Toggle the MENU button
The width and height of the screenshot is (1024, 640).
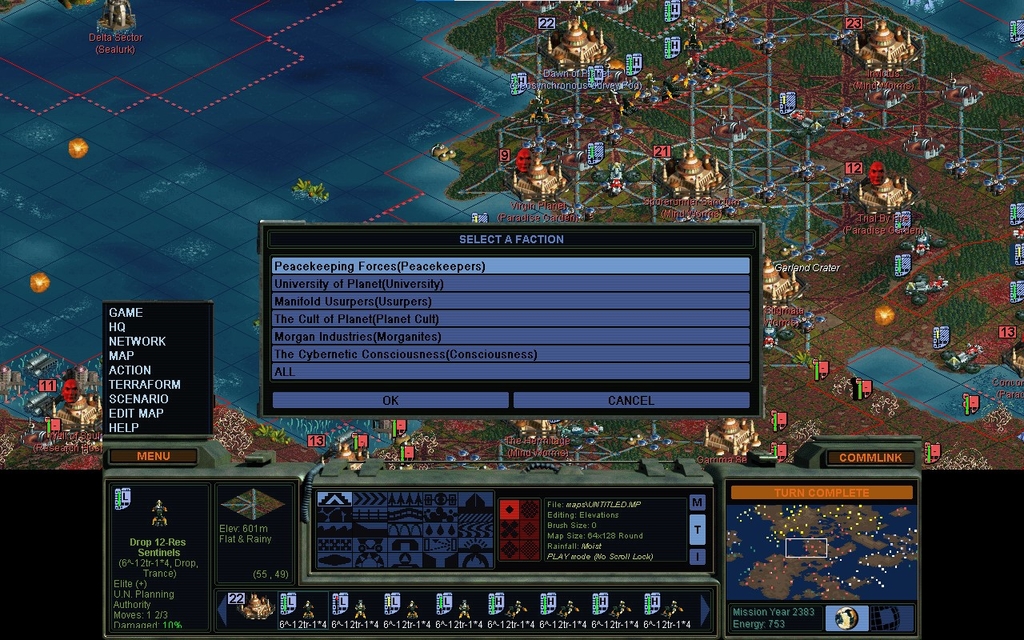(153, 456)
